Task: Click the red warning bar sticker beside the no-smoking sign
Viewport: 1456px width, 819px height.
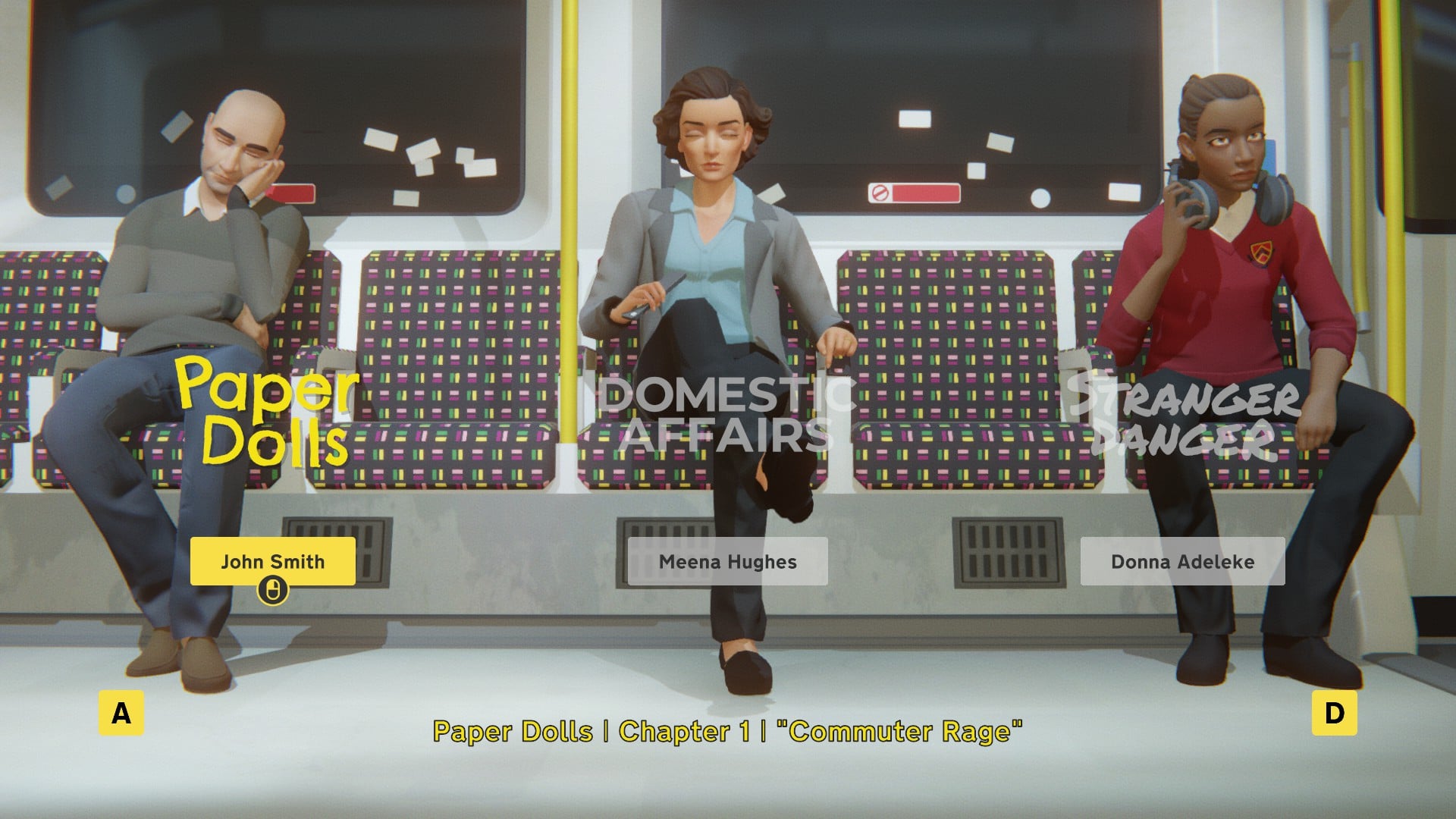Action: pyautogui.click(x=927, y=193)
